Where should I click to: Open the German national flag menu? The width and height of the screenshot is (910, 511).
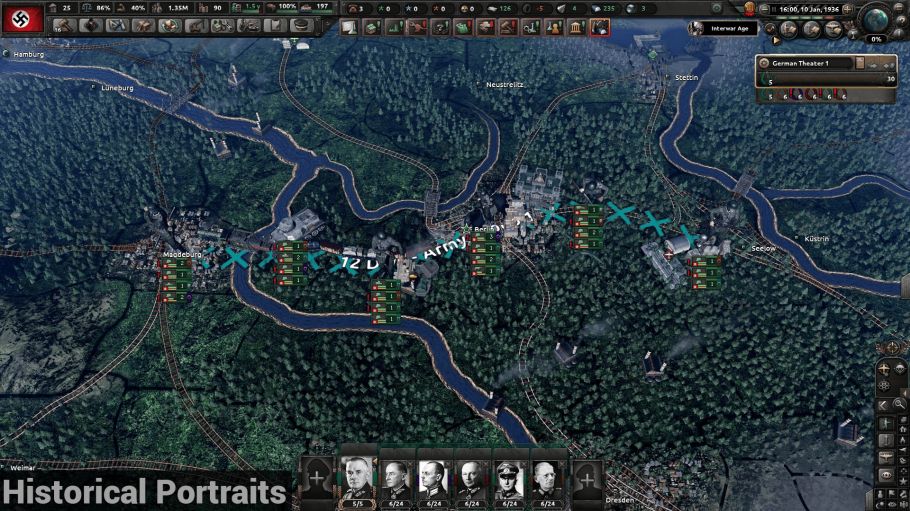click(20, 18)
